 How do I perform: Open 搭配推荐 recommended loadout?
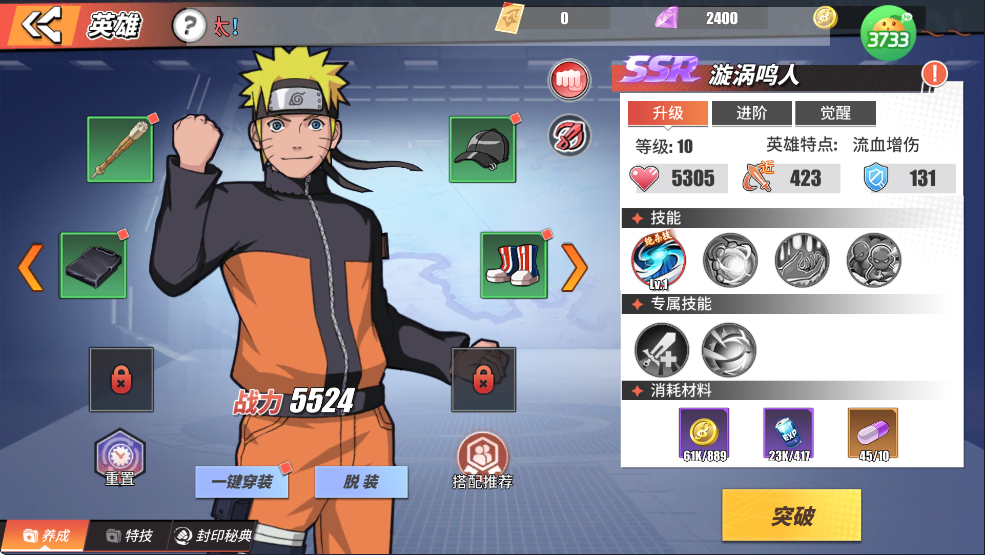(x=483, y=460)
